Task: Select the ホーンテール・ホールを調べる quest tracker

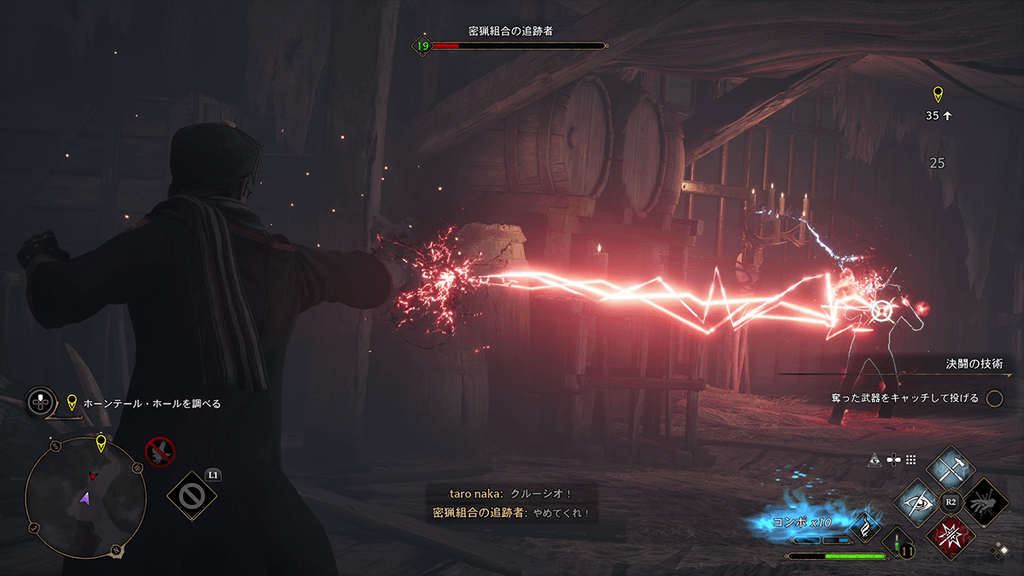Action: (152, 404)
